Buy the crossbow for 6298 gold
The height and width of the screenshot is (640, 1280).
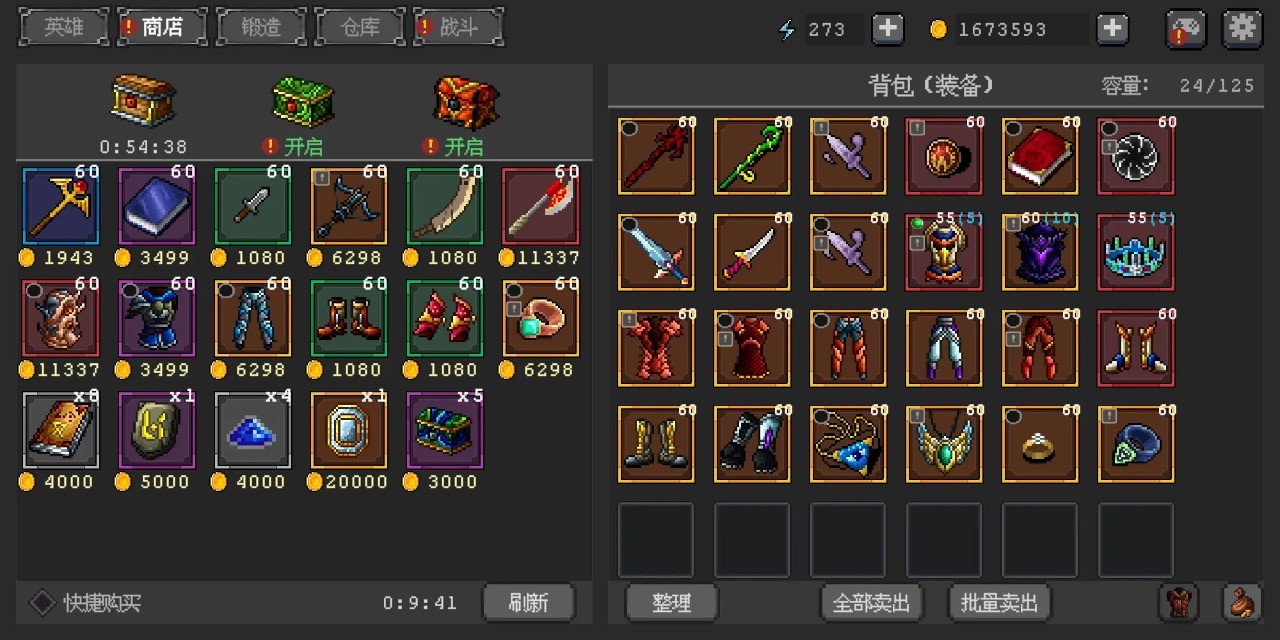point(349,206)
